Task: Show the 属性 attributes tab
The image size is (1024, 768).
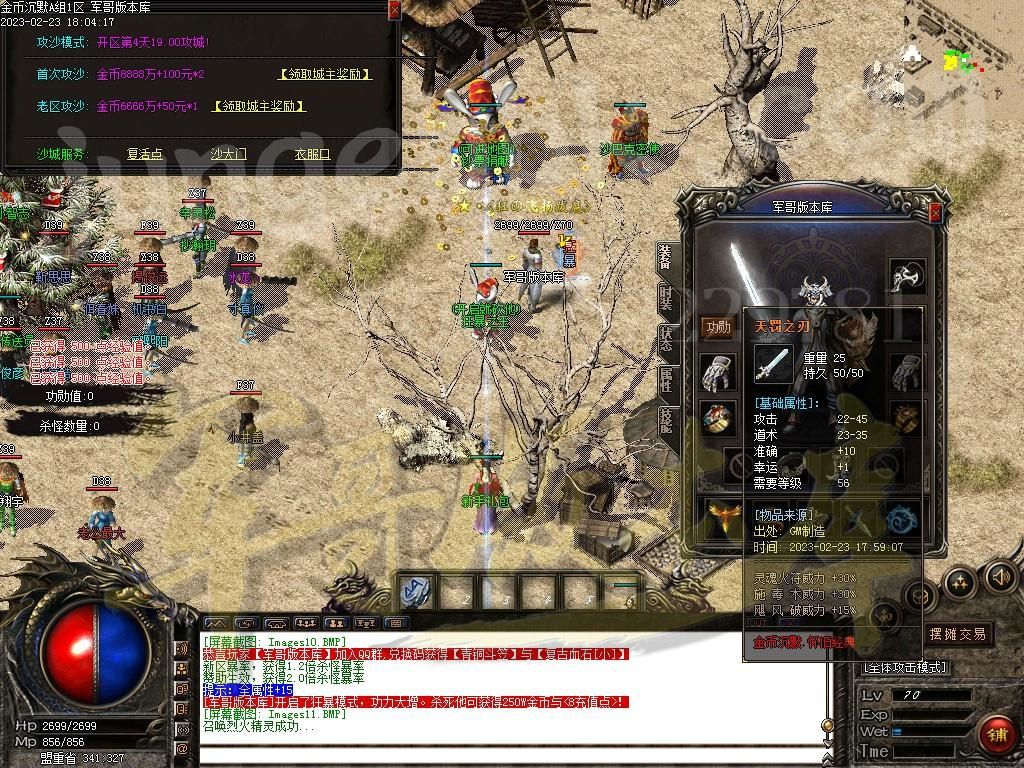Action: pos(666,379)
